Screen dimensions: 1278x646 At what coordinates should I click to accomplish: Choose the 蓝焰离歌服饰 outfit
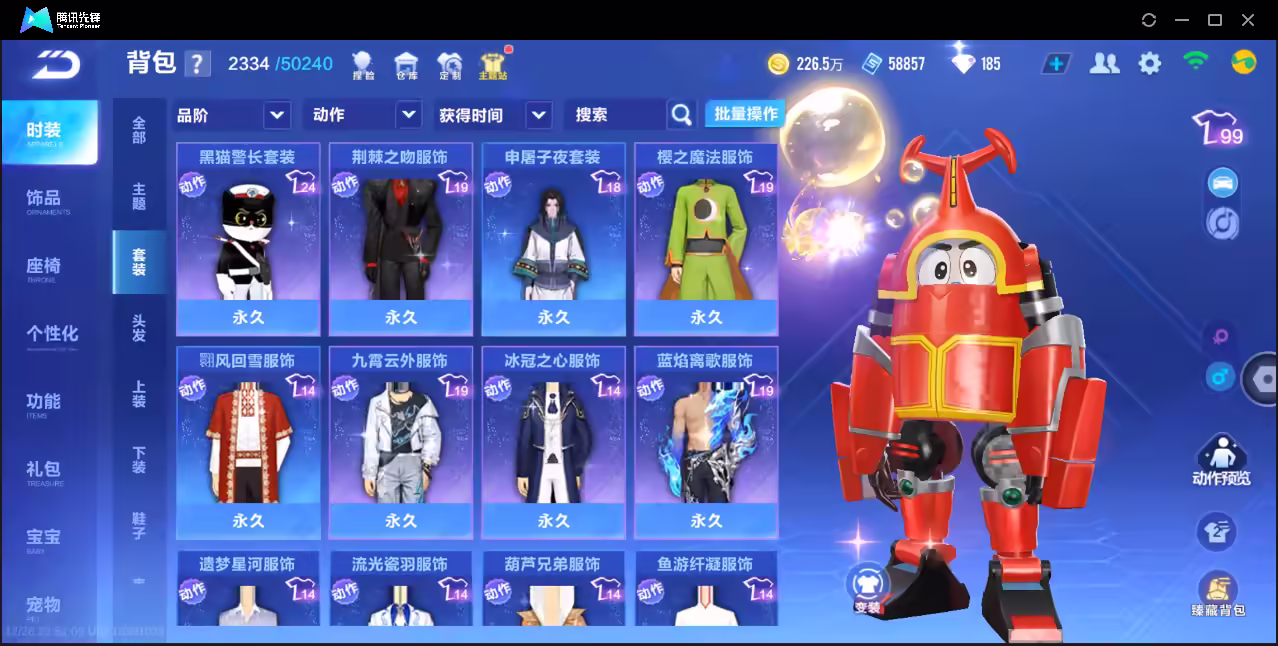coord(706,441)
